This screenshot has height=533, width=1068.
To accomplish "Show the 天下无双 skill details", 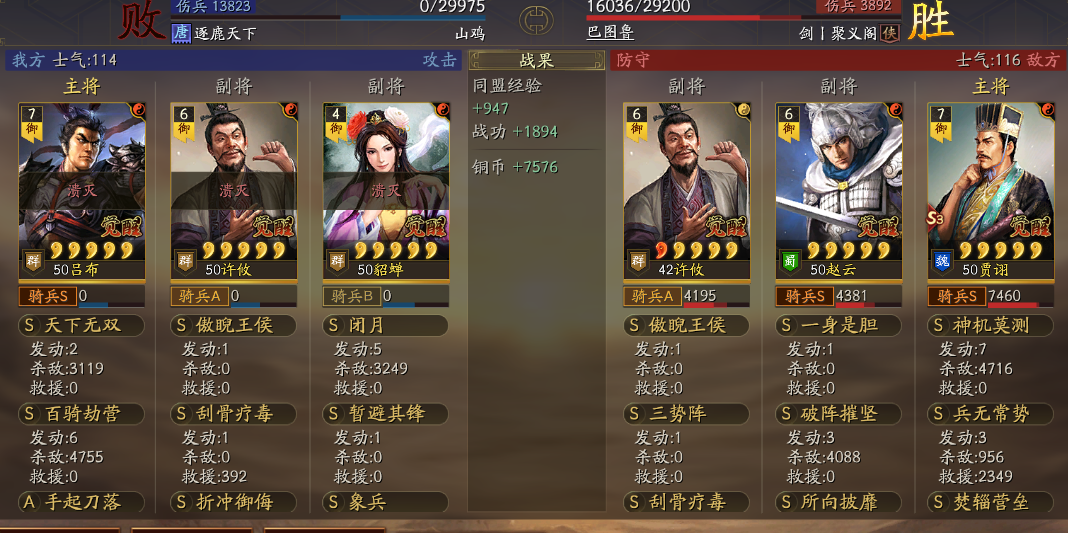I will click(82, 325).
